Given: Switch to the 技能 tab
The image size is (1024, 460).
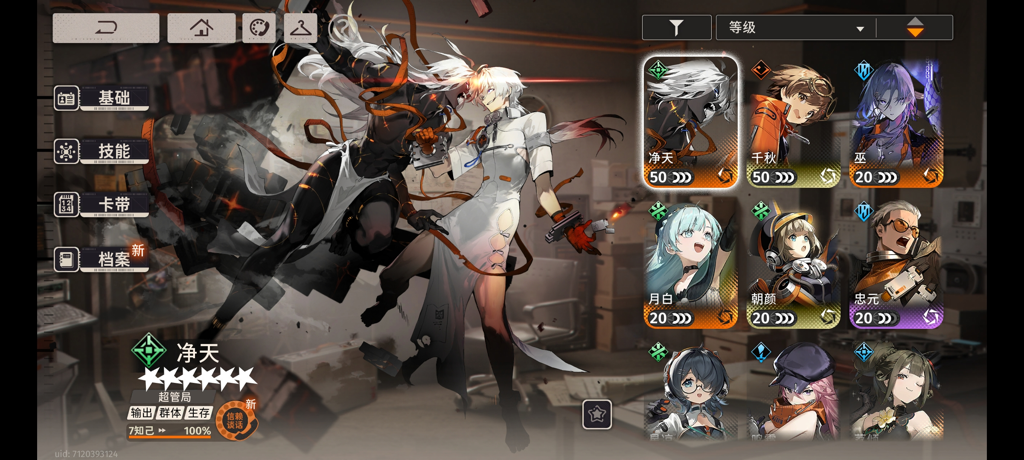Looking at the screenshot, I should (x=103, y=152).
